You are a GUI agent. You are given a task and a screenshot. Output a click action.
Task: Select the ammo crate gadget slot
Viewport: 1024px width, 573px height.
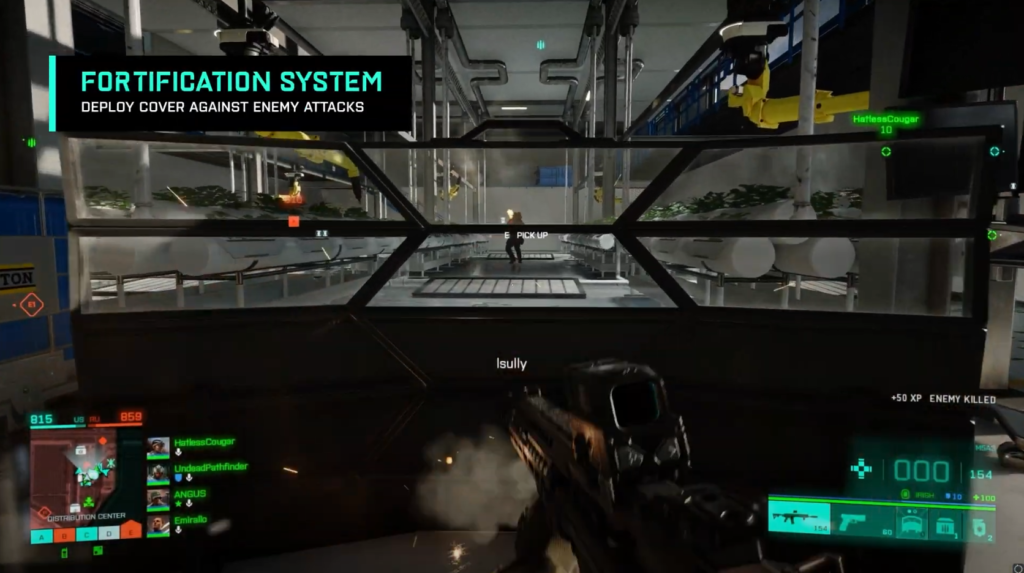945,521
